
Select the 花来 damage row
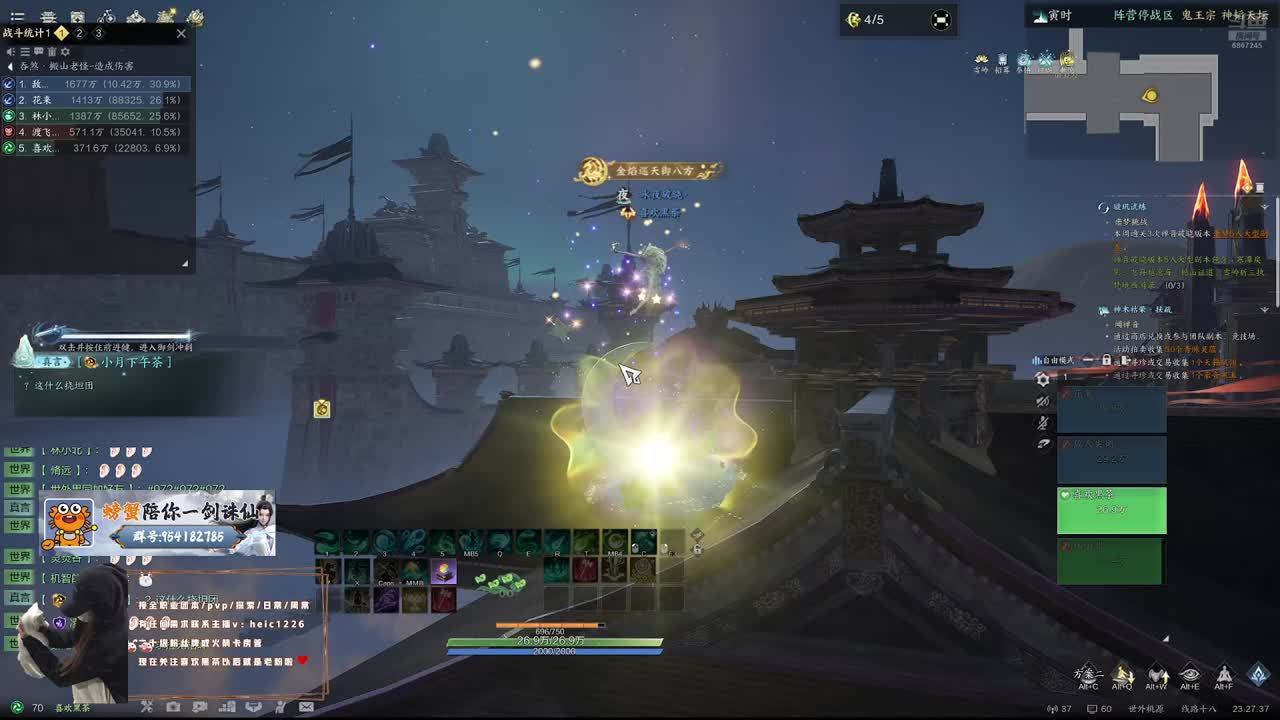[x=96, y=100]
